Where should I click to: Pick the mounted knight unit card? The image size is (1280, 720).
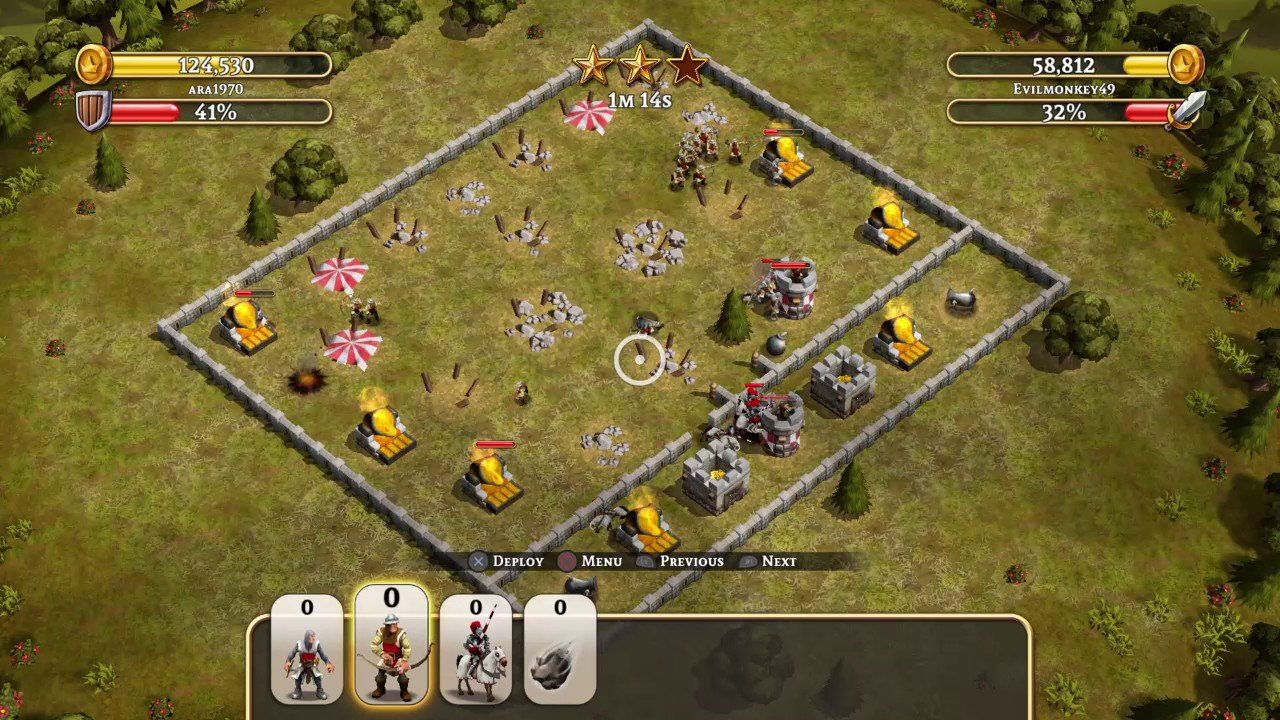coord(475,650)
